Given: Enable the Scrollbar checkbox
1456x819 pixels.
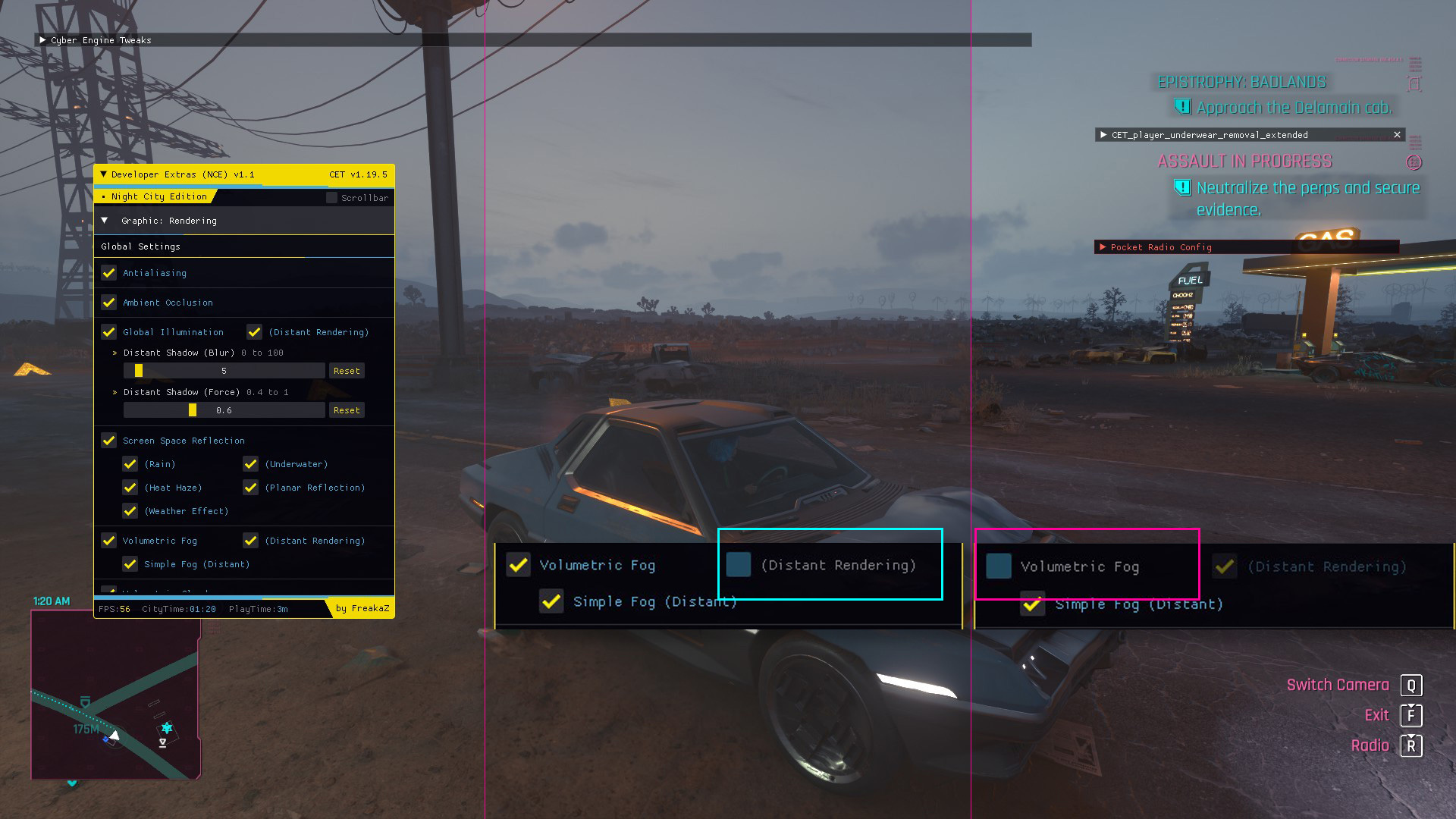Looking at the screenshot, I should point(331,198).
